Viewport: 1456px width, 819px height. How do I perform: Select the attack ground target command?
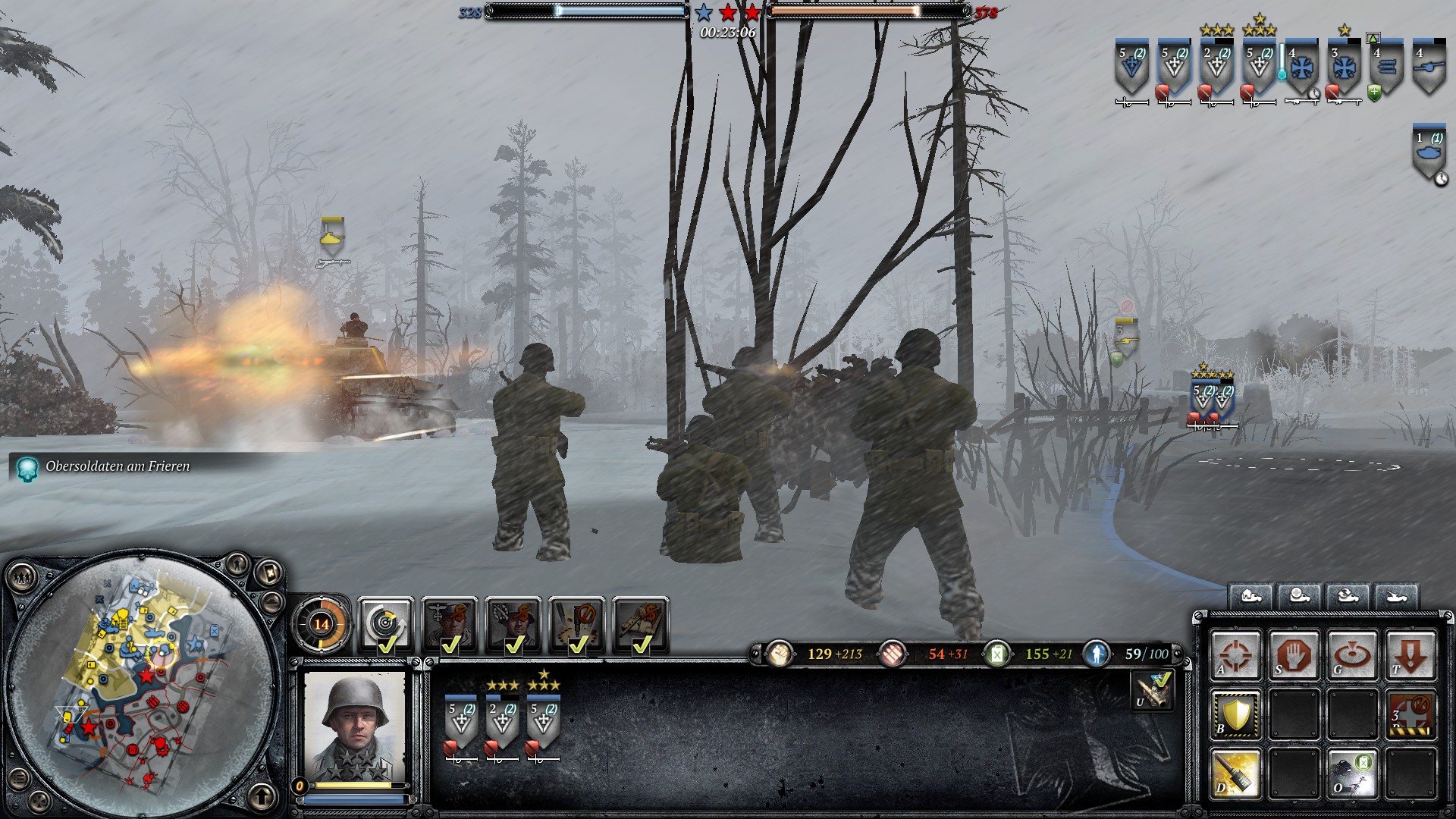[x=1351, y=654]
